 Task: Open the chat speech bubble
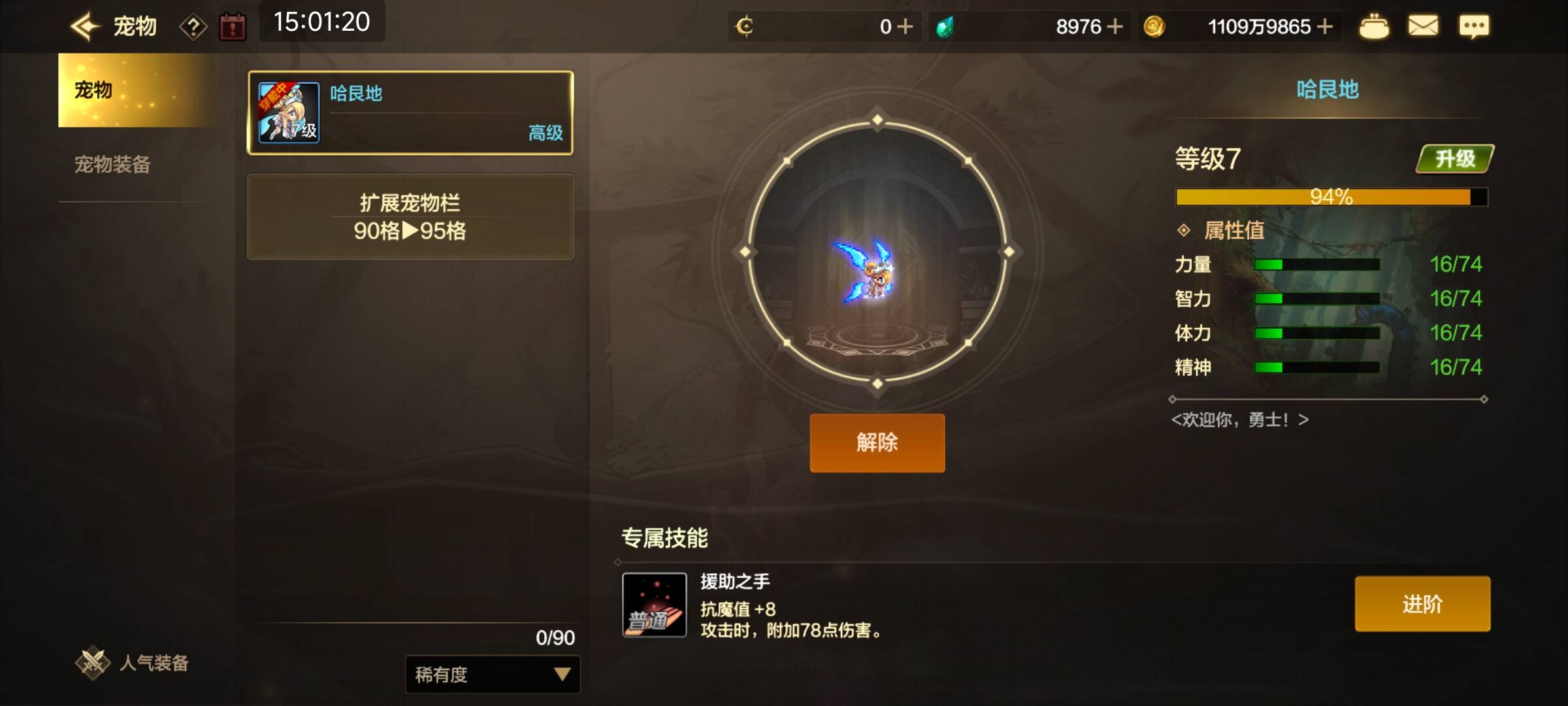tap(1474, 27)
